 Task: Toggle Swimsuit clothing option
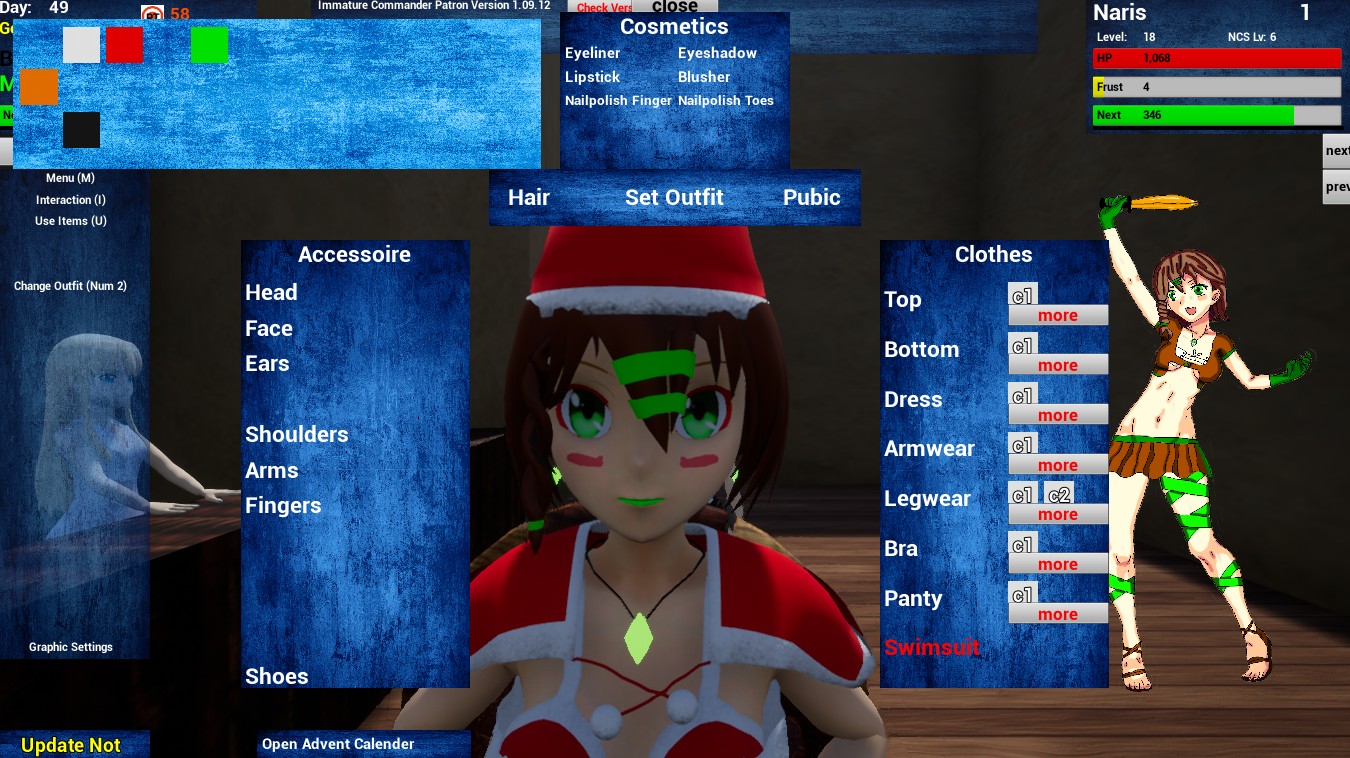click(932, 647)
